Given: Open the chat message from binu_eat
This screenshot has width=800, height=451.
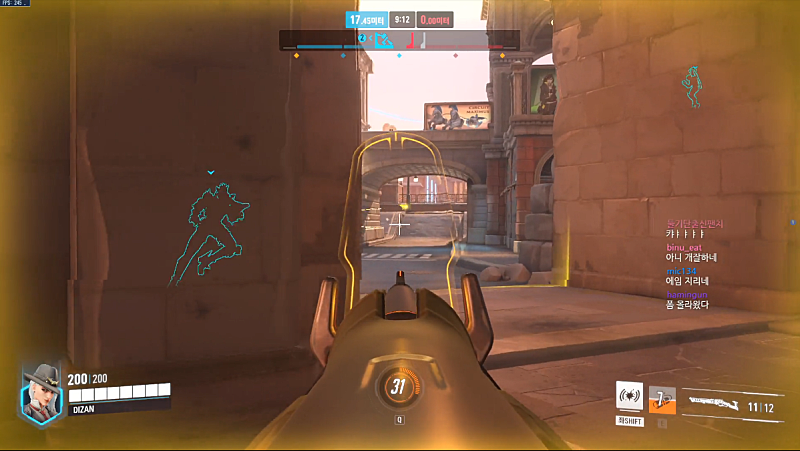Looking at the screenshot, I should (x=690, y=254).
